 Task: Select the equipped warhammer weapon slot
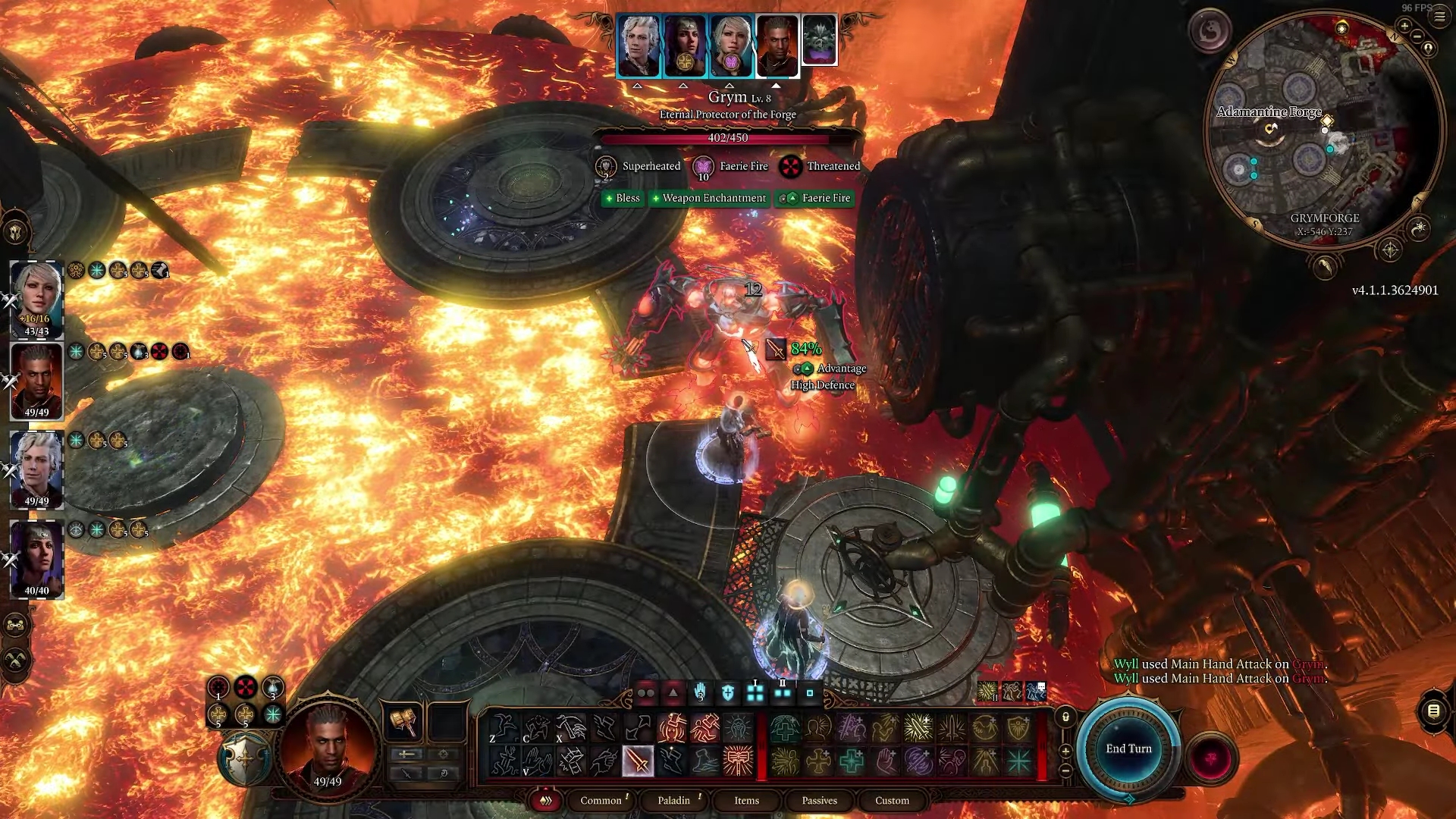(403, 722)
